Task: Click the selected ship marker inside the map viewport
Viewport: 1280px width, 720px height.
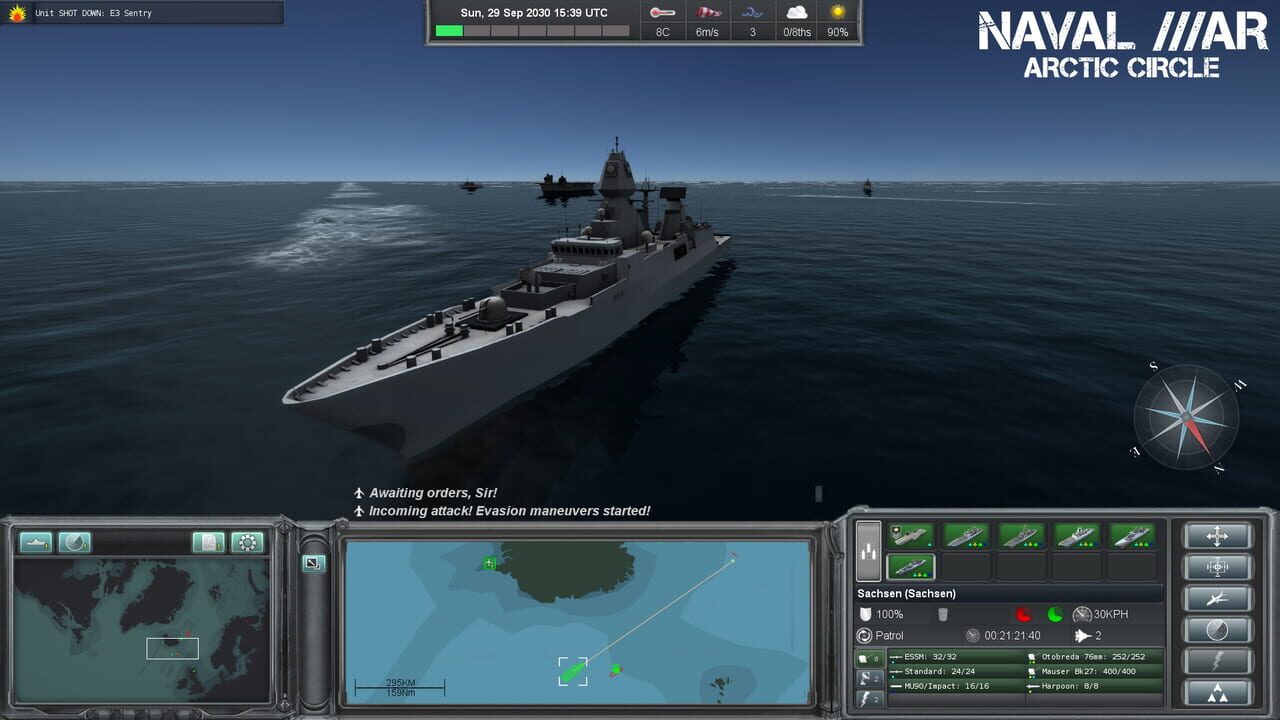Action: [572, 673]
